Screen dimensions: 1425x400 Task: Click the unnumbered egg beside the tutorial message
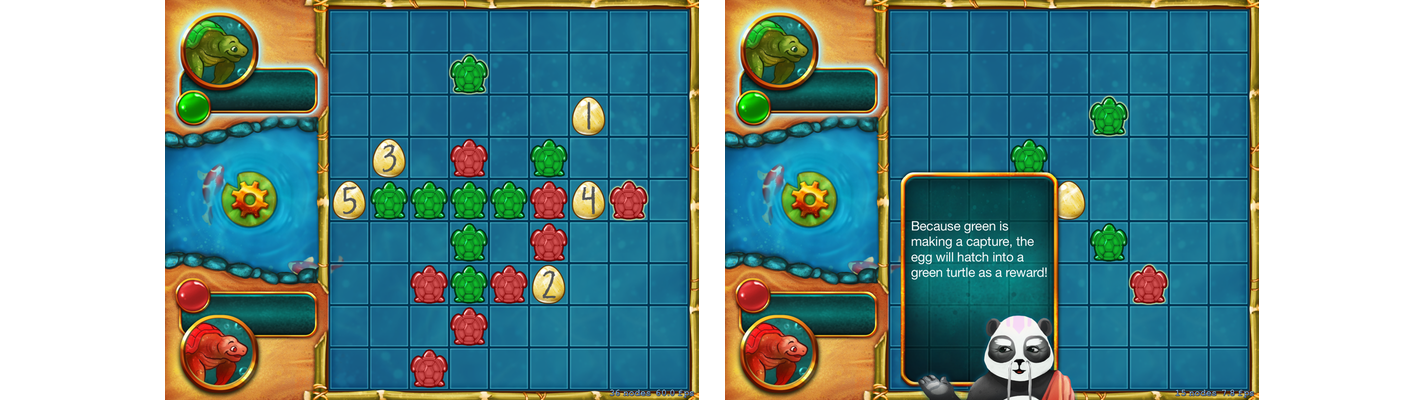1070,200
